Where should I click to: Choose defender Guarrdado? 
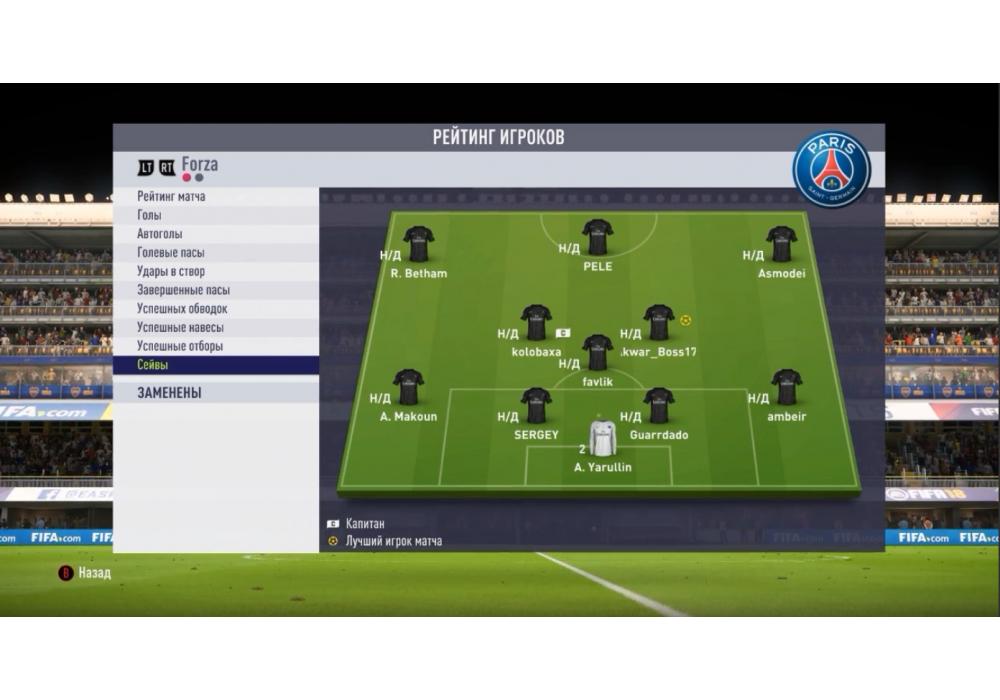coord(658,405)
